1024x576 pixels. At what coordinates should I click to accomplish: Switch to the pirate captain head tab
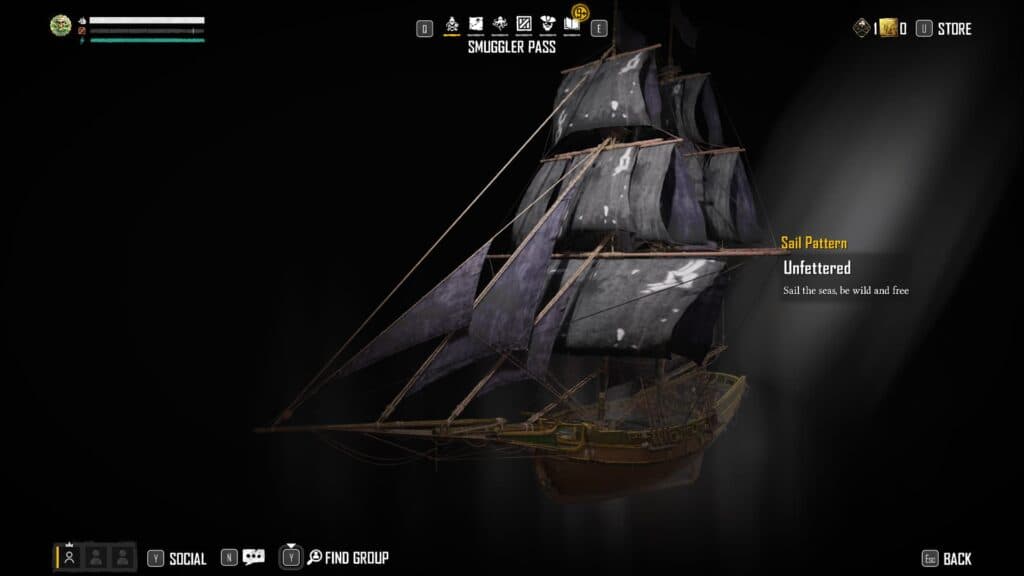click(547, 24)
